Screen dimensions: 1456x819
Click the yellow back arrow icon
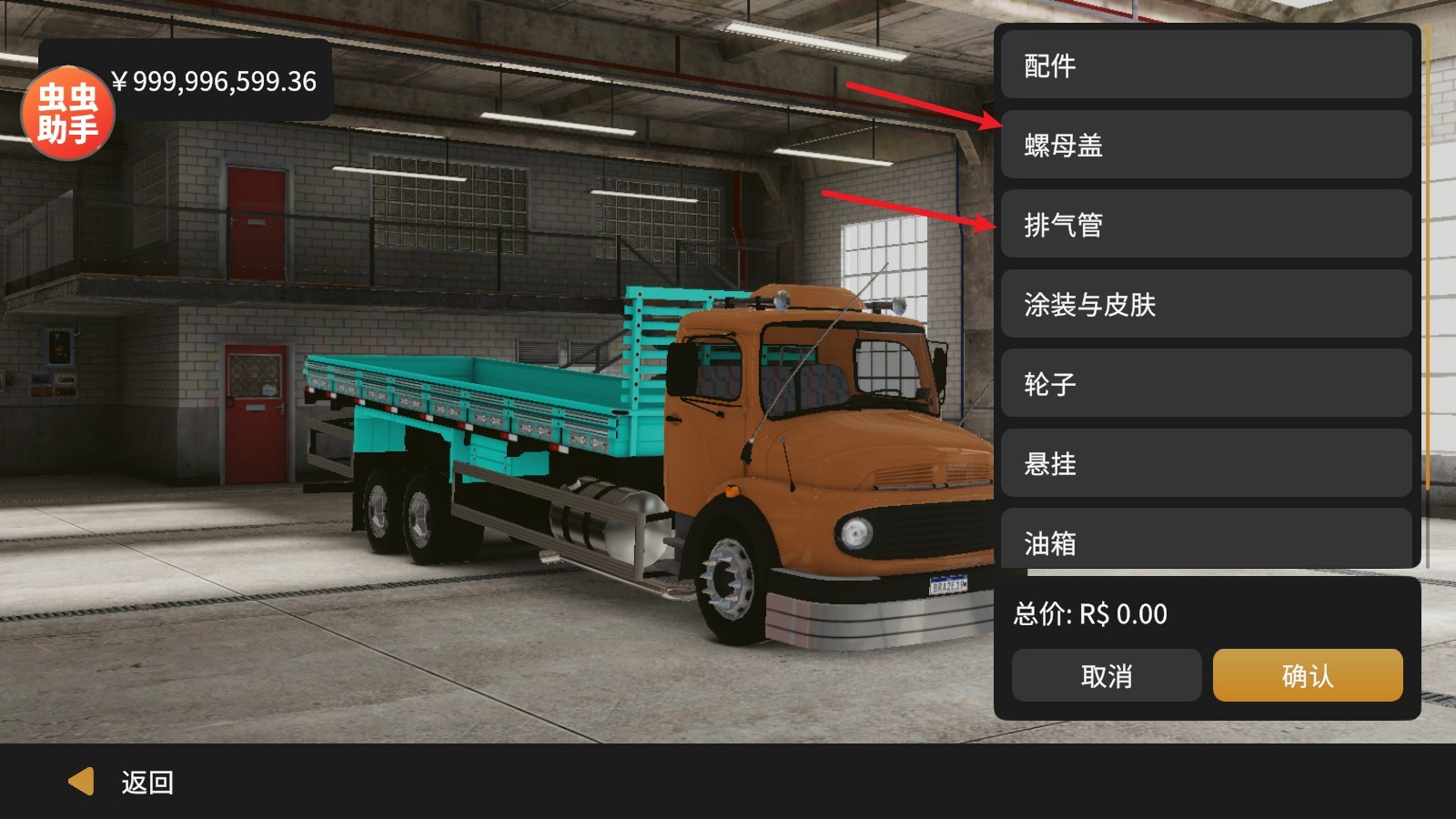click(x=82, y=781)
